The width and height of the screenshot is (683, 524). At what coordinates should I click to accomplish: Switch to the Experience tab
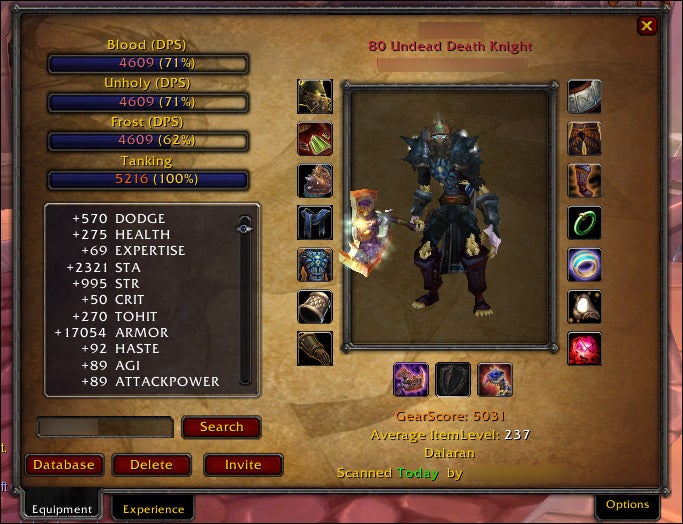point(153,509)
